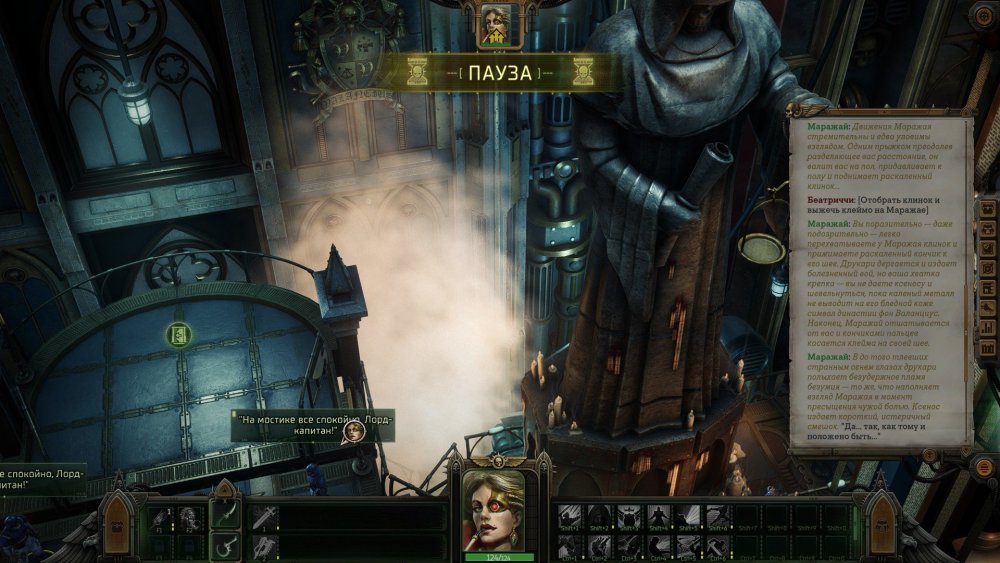
Task: Activate the ability bound to Shift+3
Action: [x=630, y=517]
